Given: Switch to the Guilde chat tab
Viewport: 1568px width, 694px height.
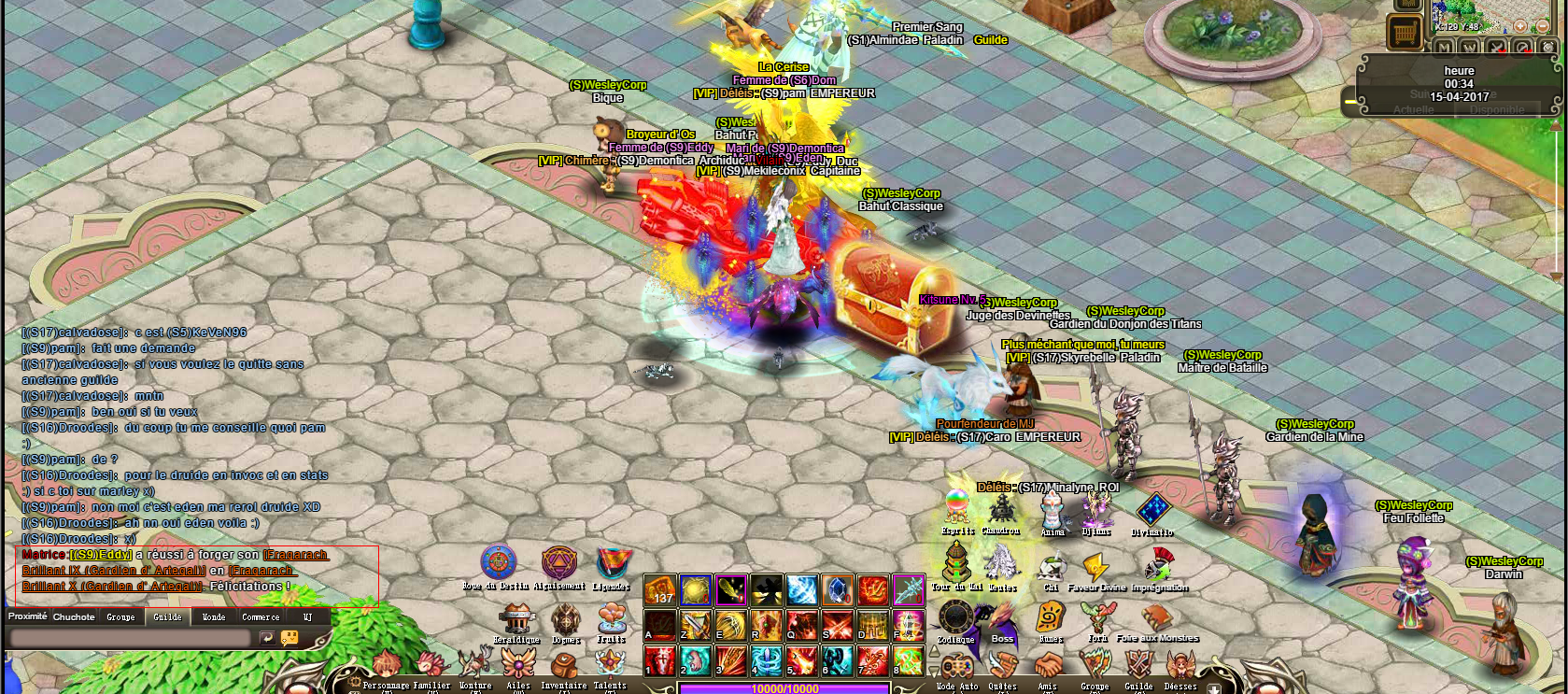Looking at the screenshot, I should [x=168, y=616].
